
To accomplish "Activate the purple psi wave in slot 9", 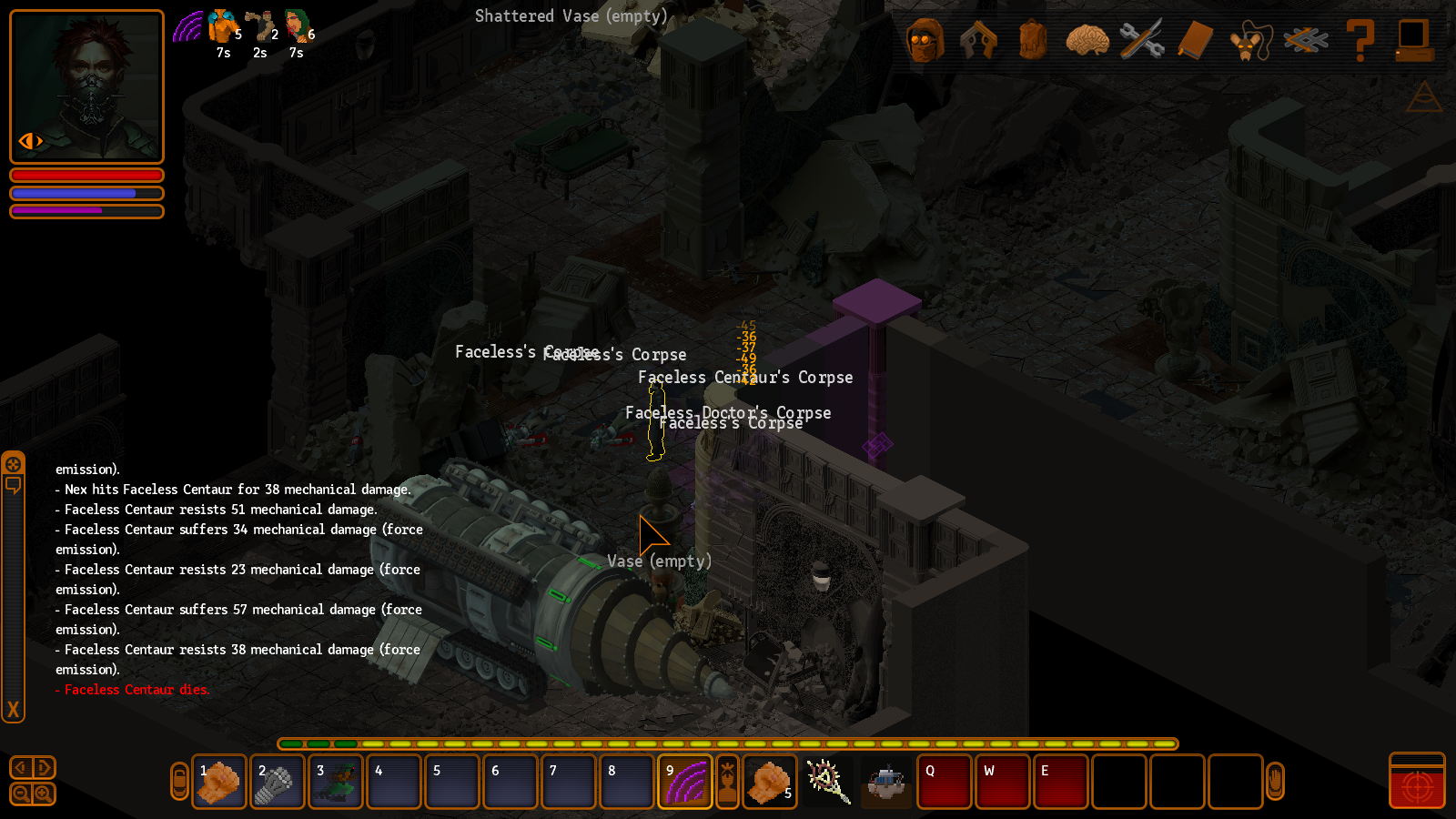I will pos(685,782).
